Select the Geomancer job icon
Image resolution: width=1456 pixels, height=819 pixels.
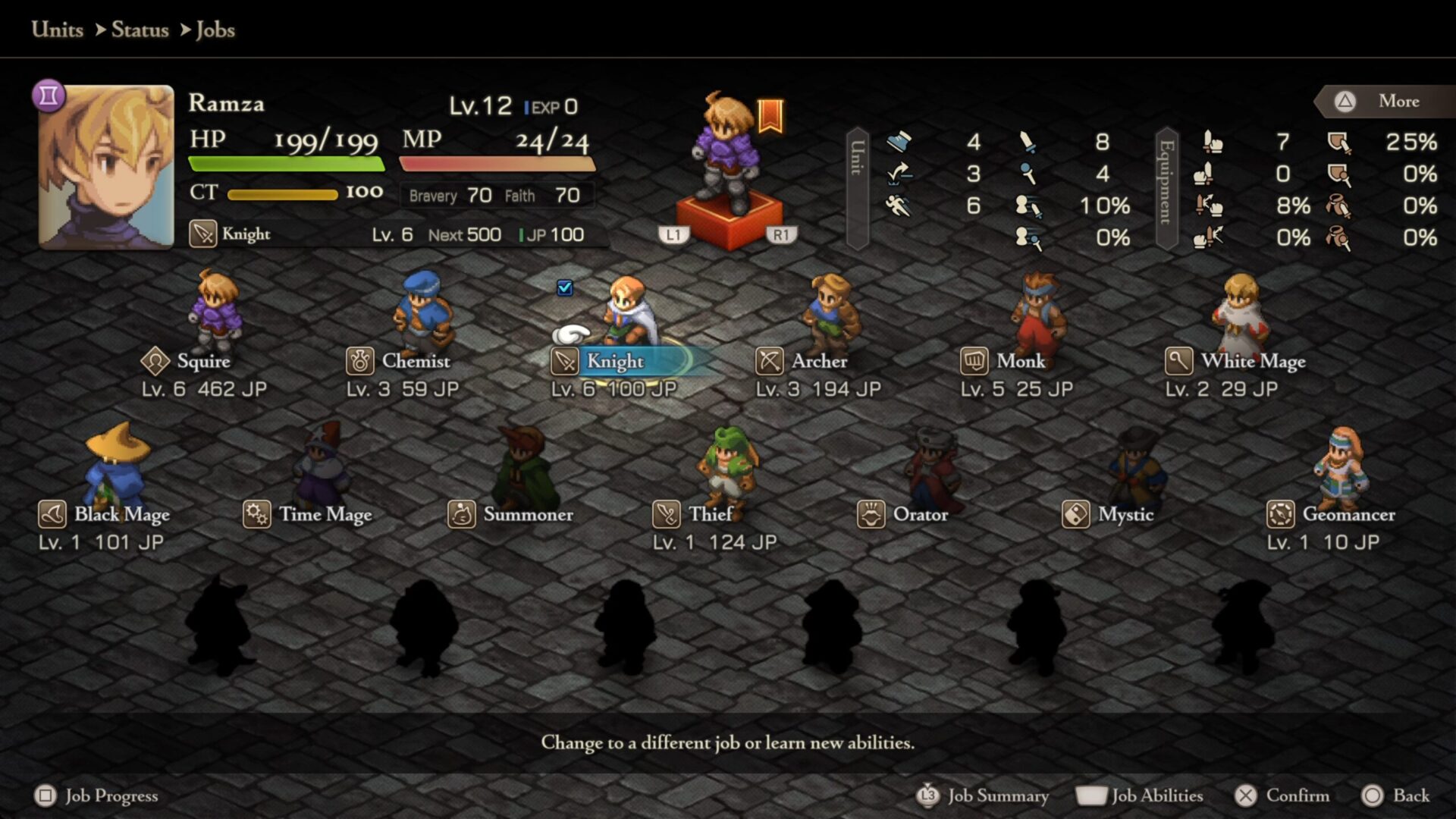click(x=1280, y=515)
